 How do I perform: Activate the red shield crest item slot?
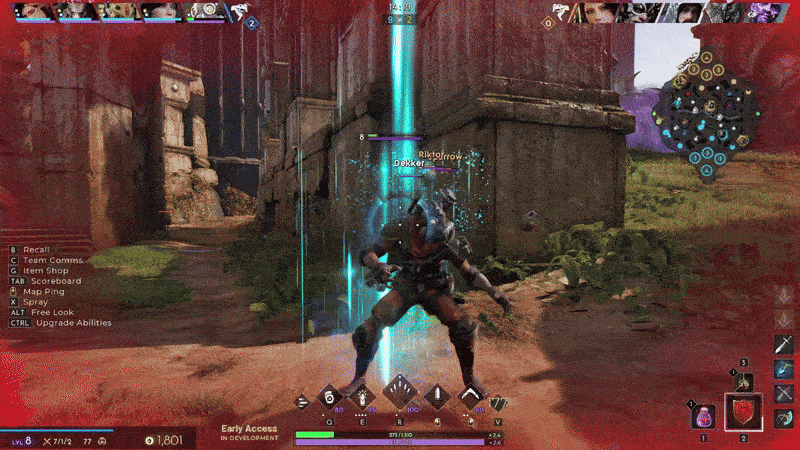click(743, 413)
